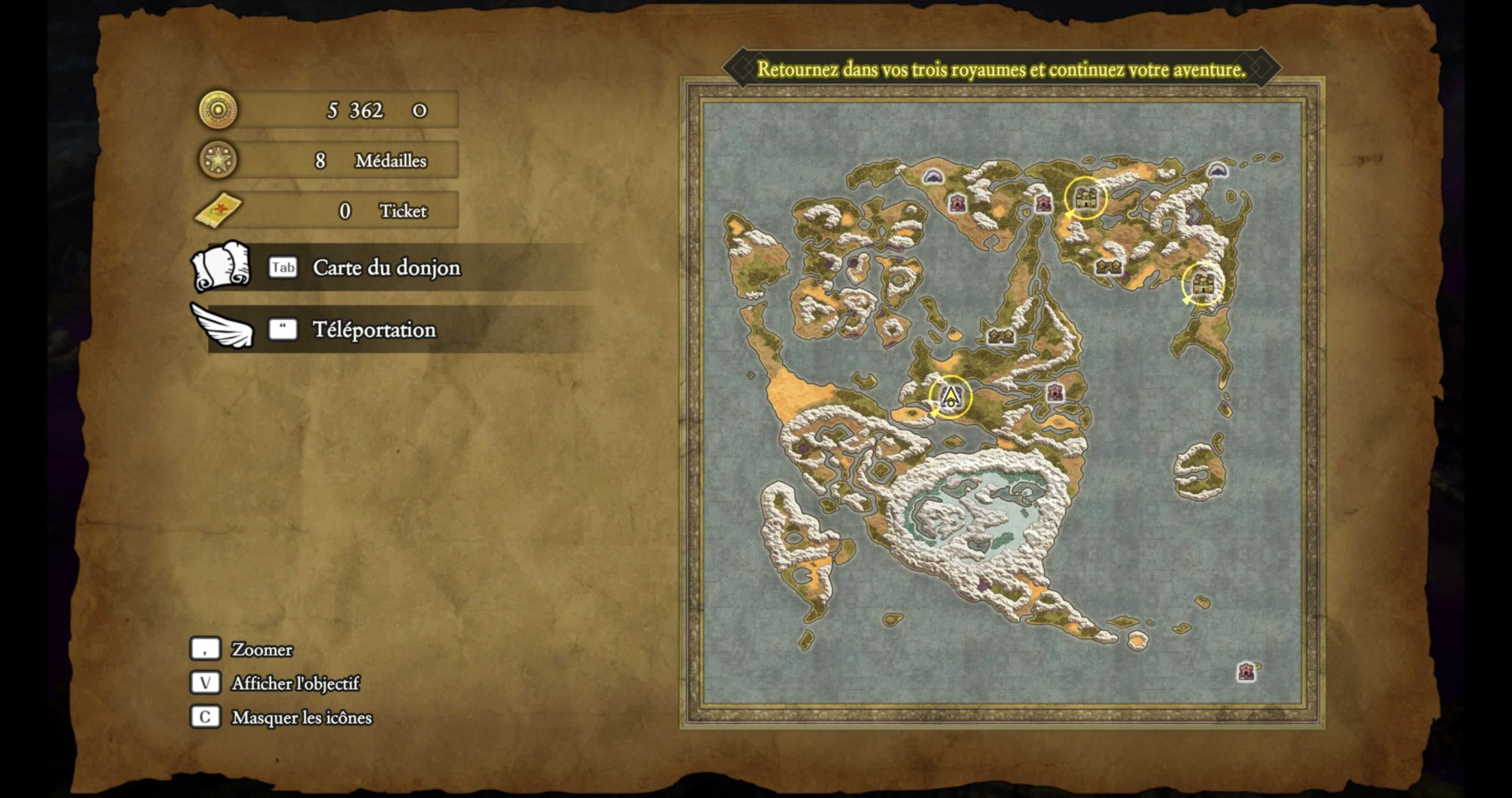The image size is (1512, 798).
Task: Click the white wing teleport icon
Action: point(223,328)
